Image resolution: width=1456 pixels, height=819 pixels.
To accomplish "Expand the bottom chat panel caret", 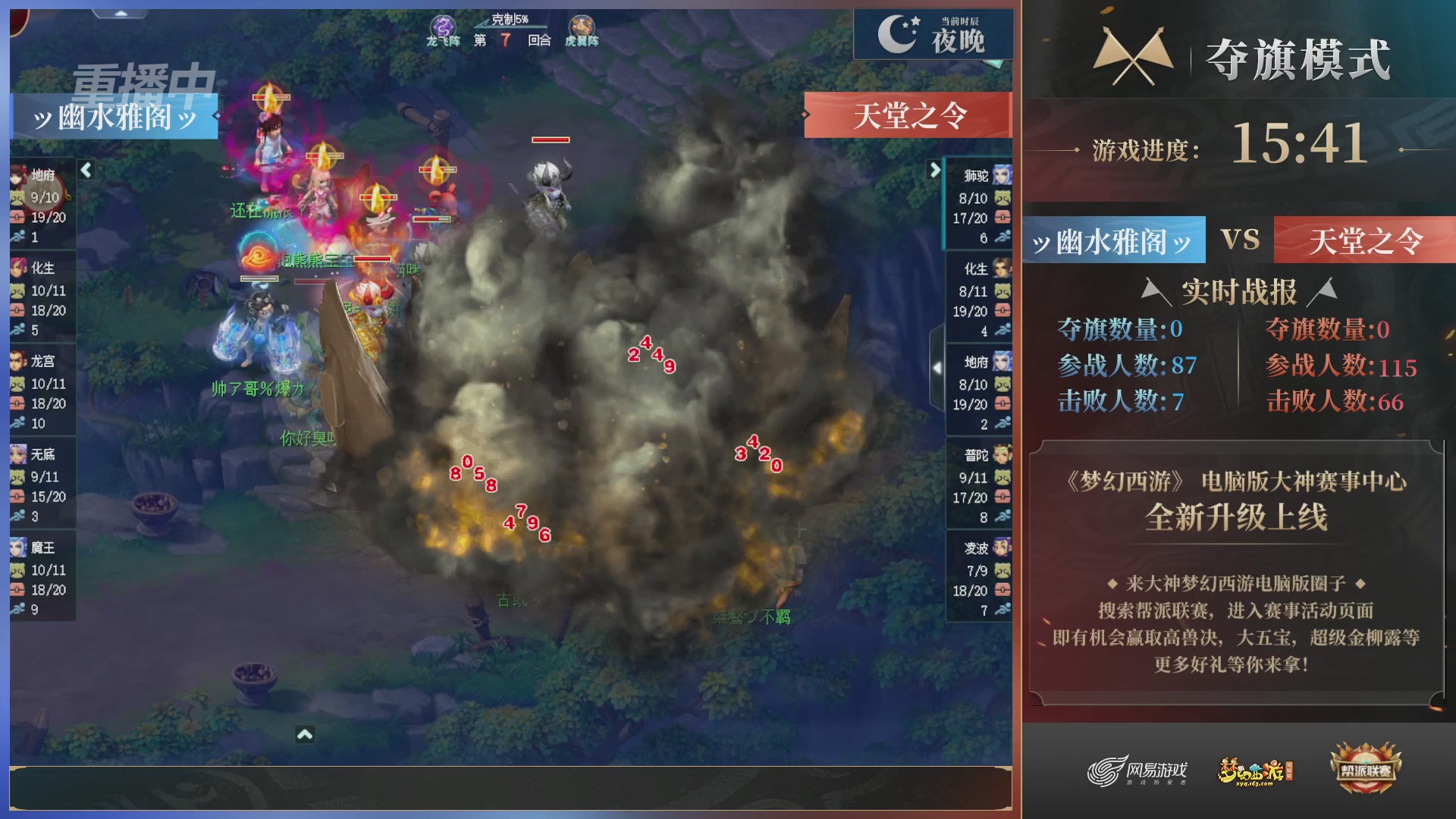I will click(x=306, y=733).
